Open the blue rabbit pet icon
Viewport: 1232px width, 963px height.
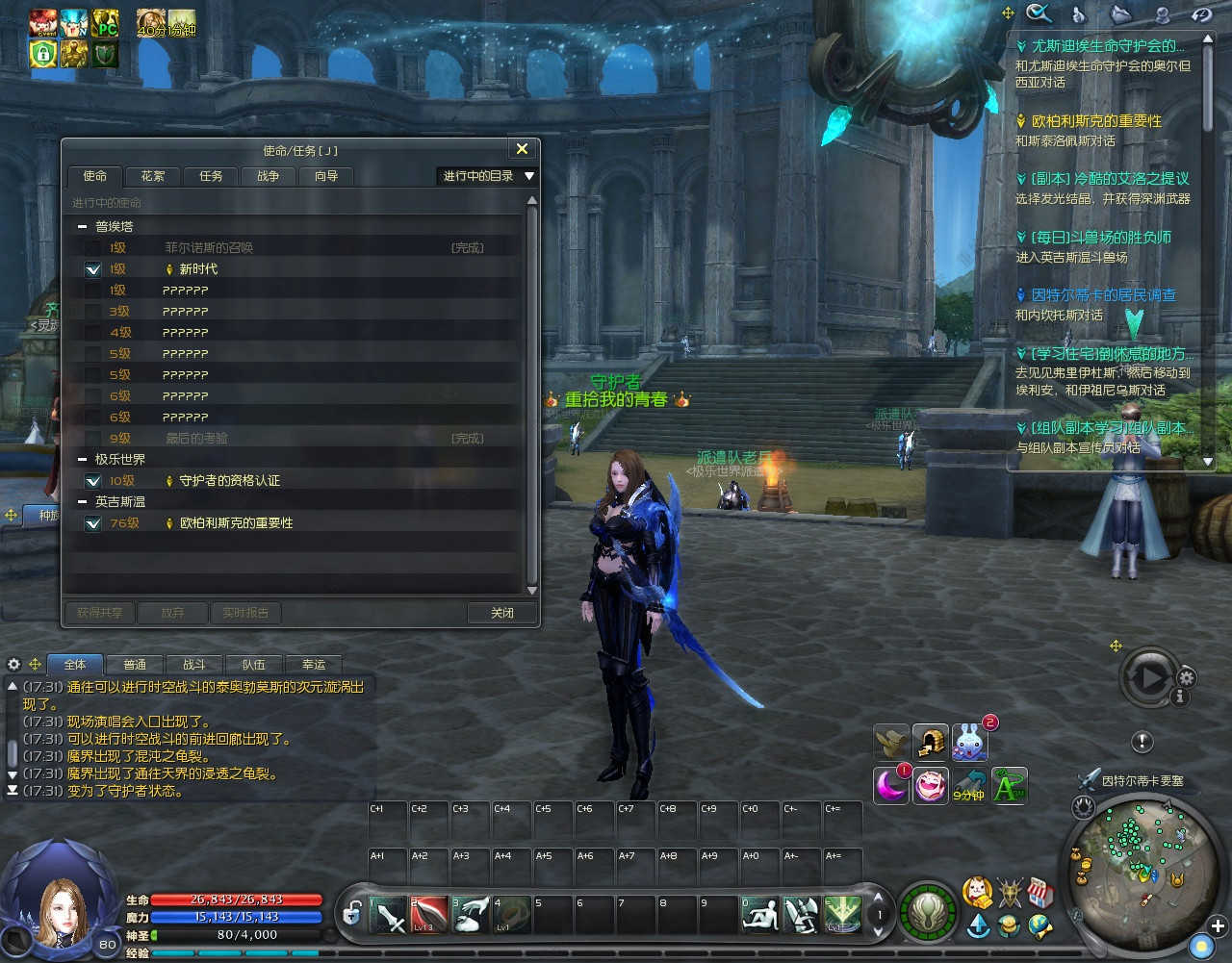click(x=968, y=742)
